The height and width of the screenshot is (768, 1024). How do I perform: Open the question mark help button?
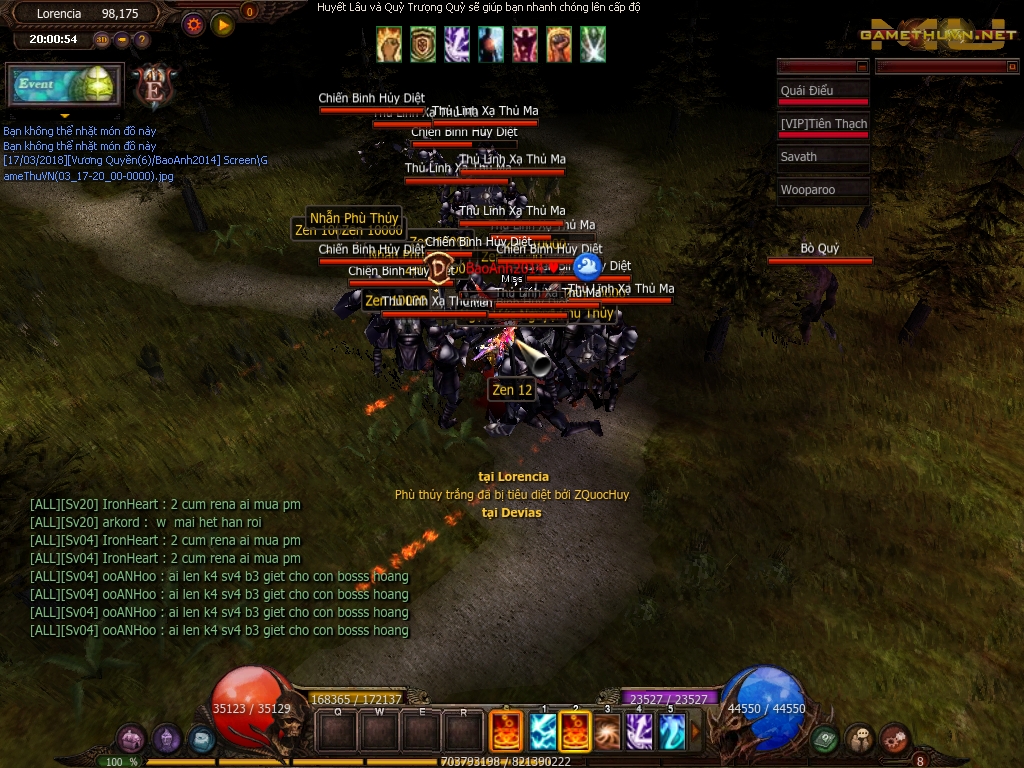click(142, 40)
